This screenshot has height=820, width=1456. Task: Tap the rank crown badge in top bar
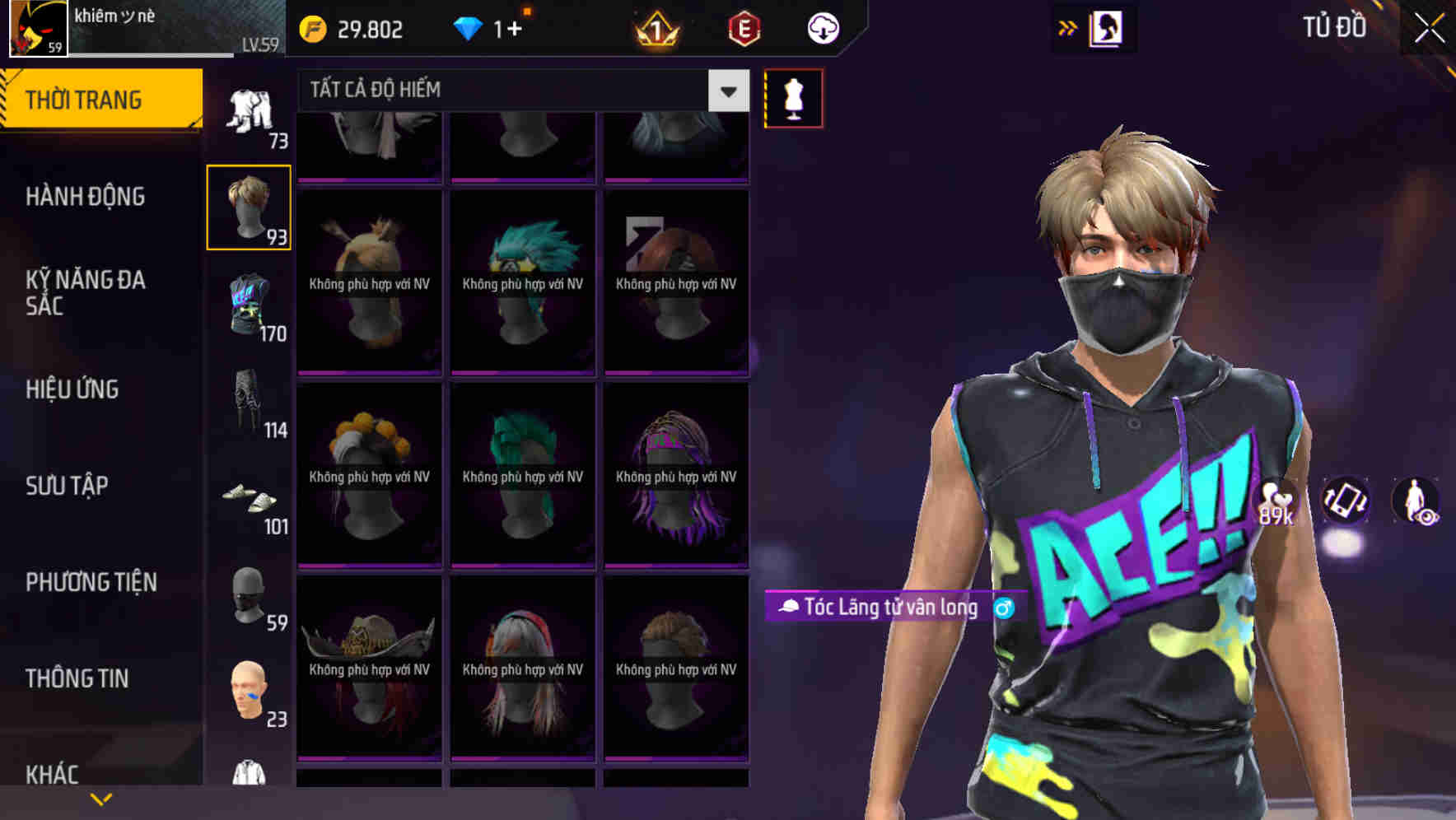point(655,27)
